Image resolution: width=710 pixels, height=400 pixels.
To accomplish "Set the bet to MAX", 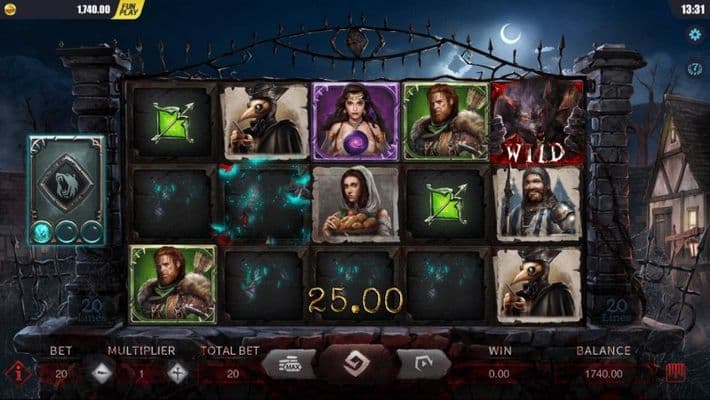I will click(288, 364).
